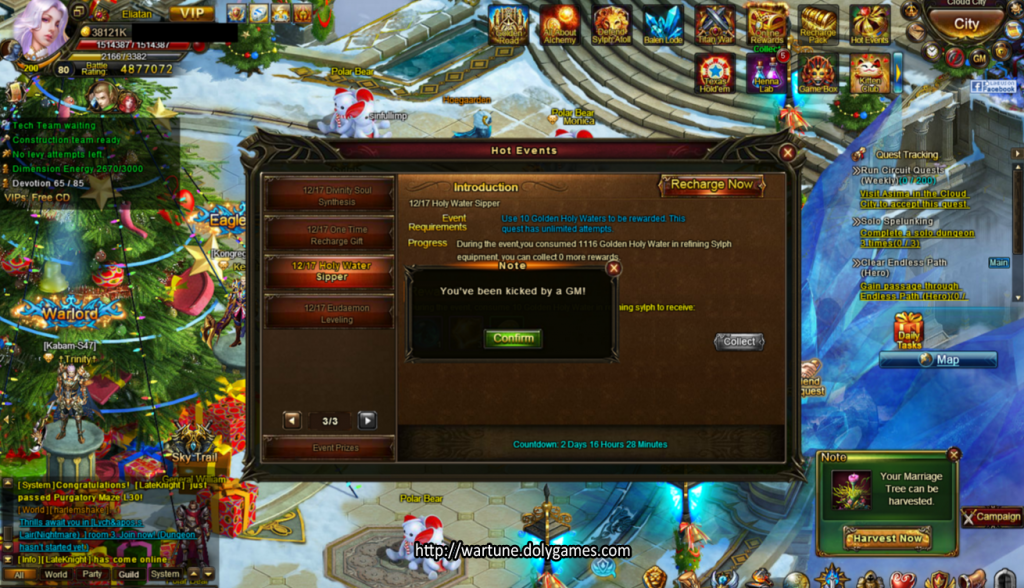
Task: Switch chat to the Guild channel
Action: [128, 575]
